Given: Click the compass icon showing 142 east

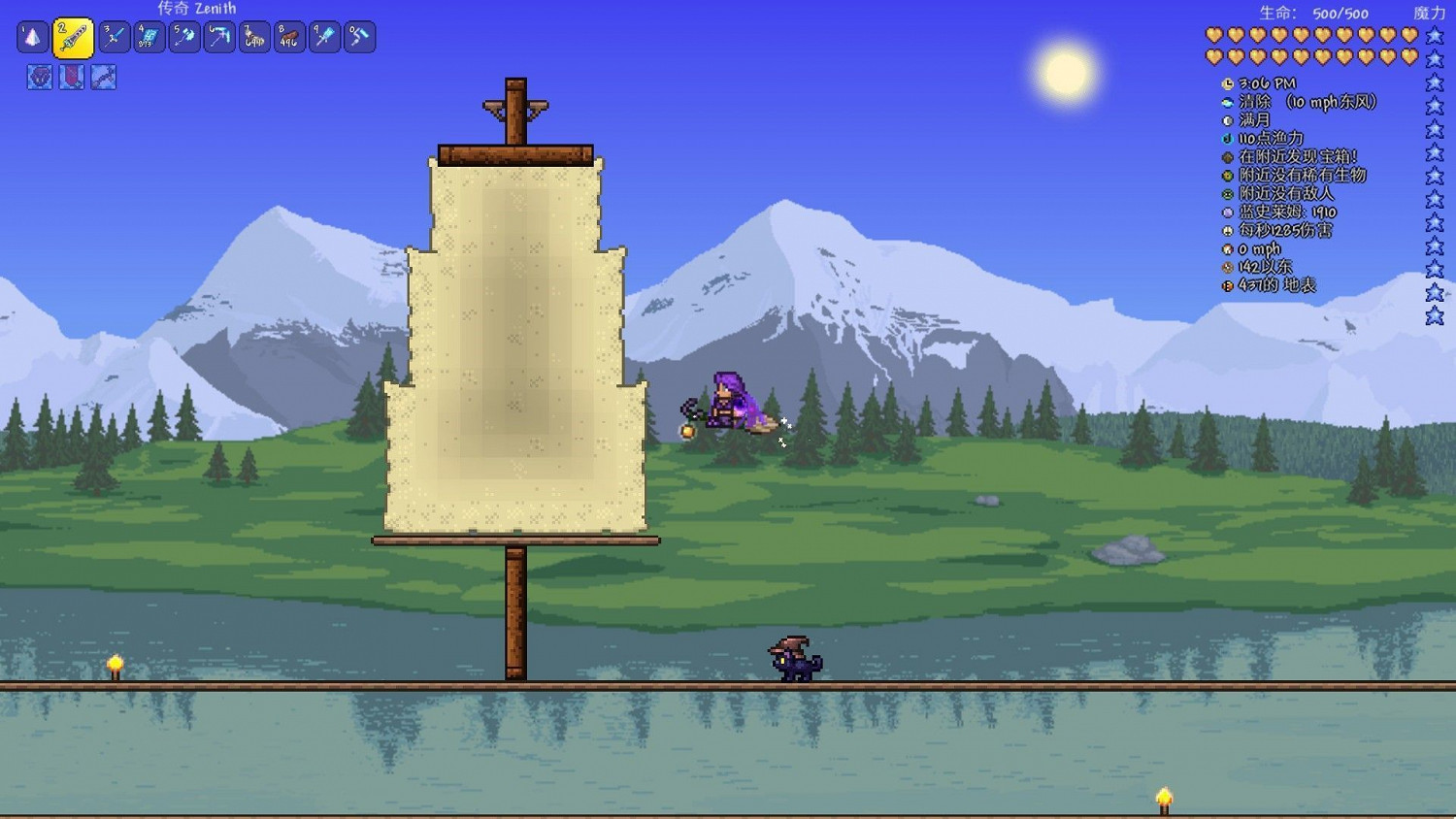Looking at the screenshot, I should coord(1228,268).
